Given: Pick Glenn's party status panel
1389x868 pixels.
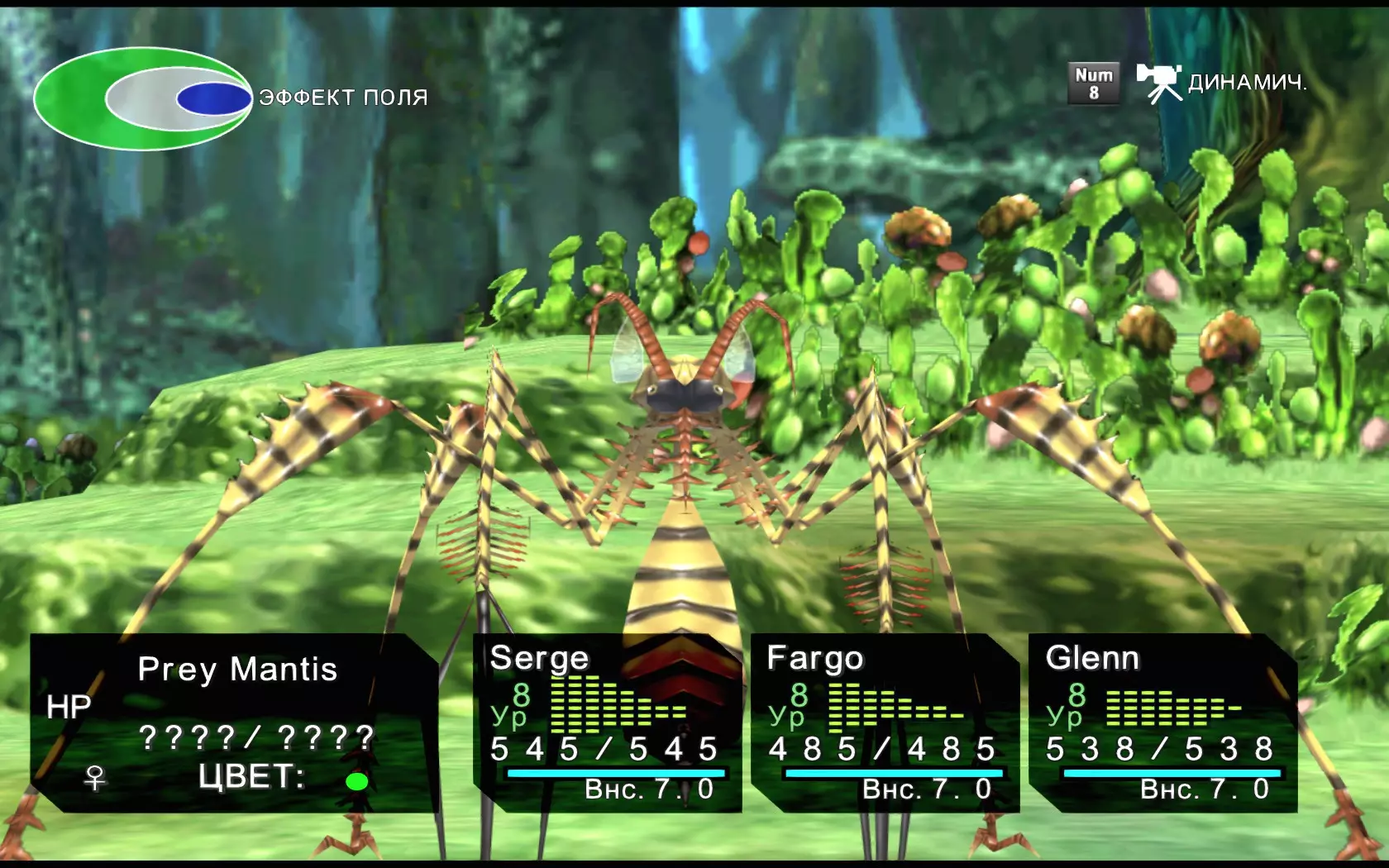Looking at the screenshot, I should [x=1162, y=723].
